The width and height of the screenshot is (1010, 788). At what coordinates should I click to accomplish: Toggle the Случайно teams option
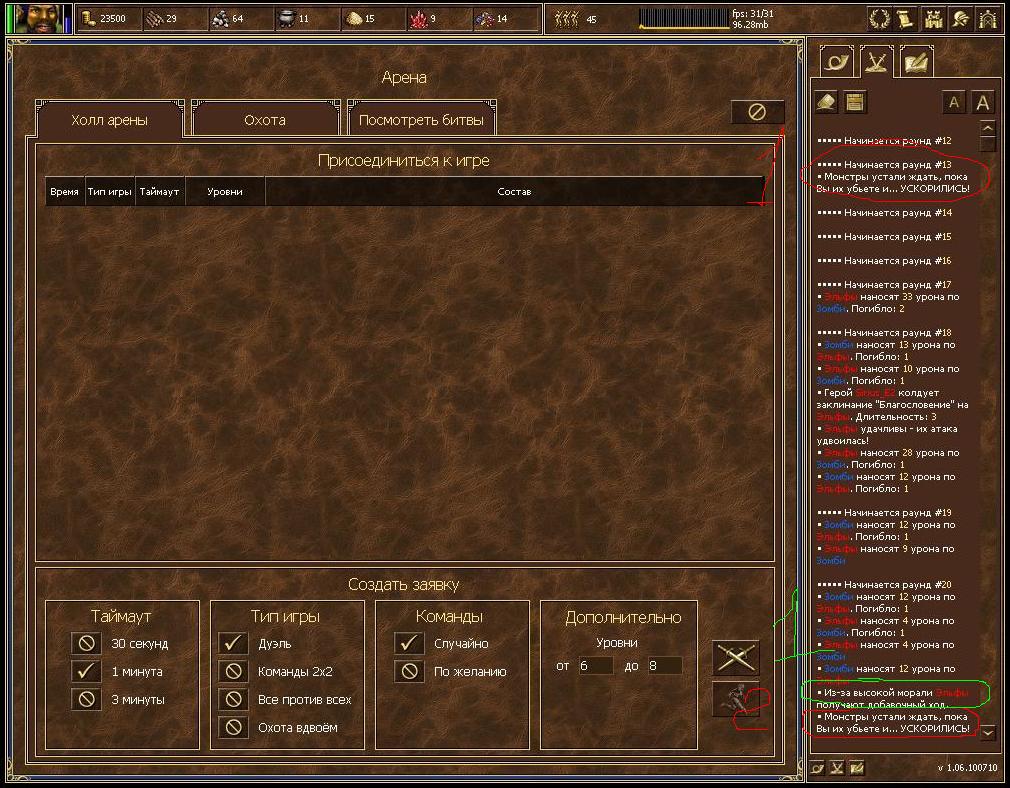pos(409,643)
